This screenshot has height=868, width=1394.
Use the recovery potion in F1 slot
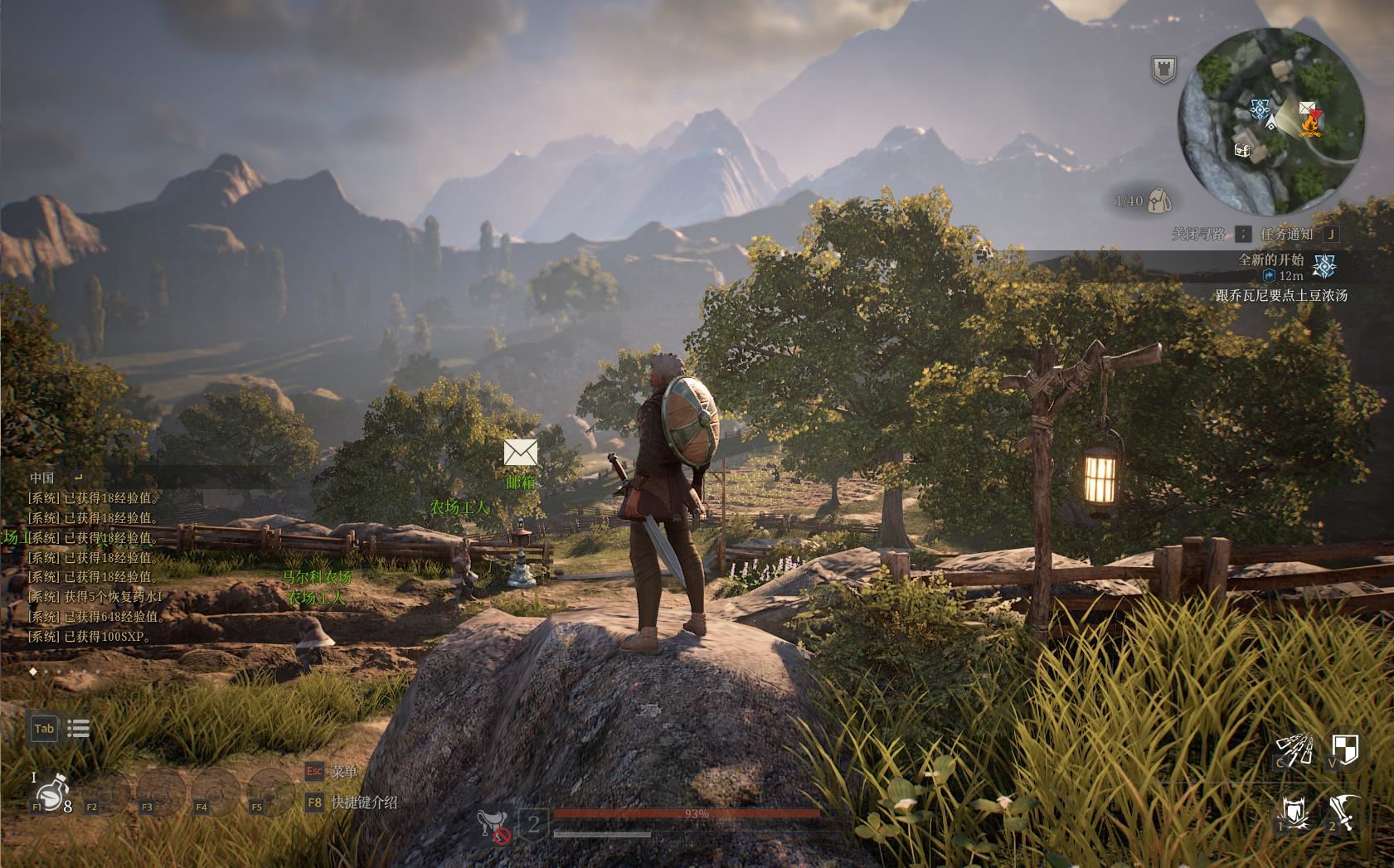pyautogui.click(x=50, y=793)
